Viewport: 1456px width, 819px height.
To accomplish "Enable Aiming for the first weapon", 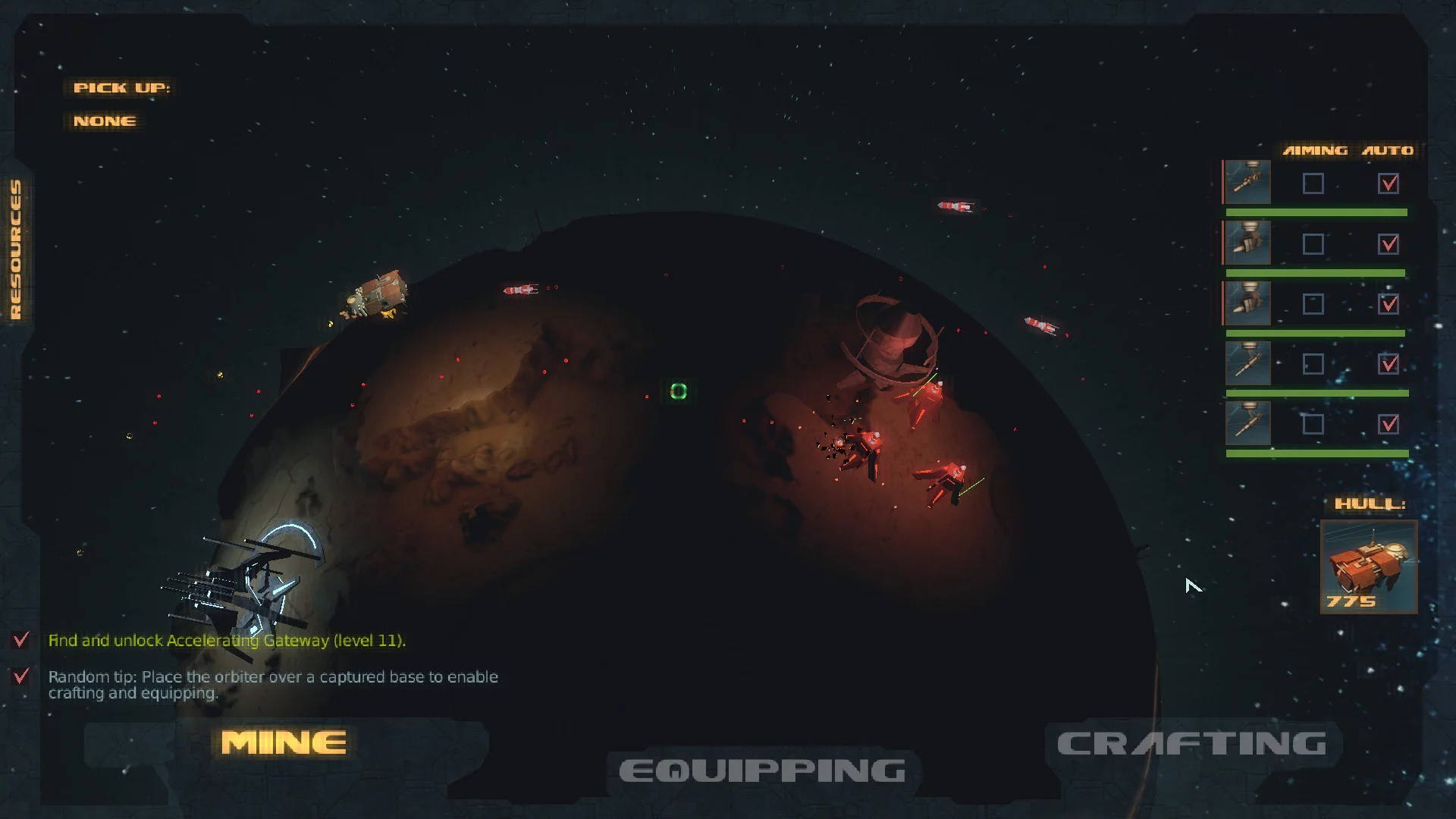I will [1313, 184].
